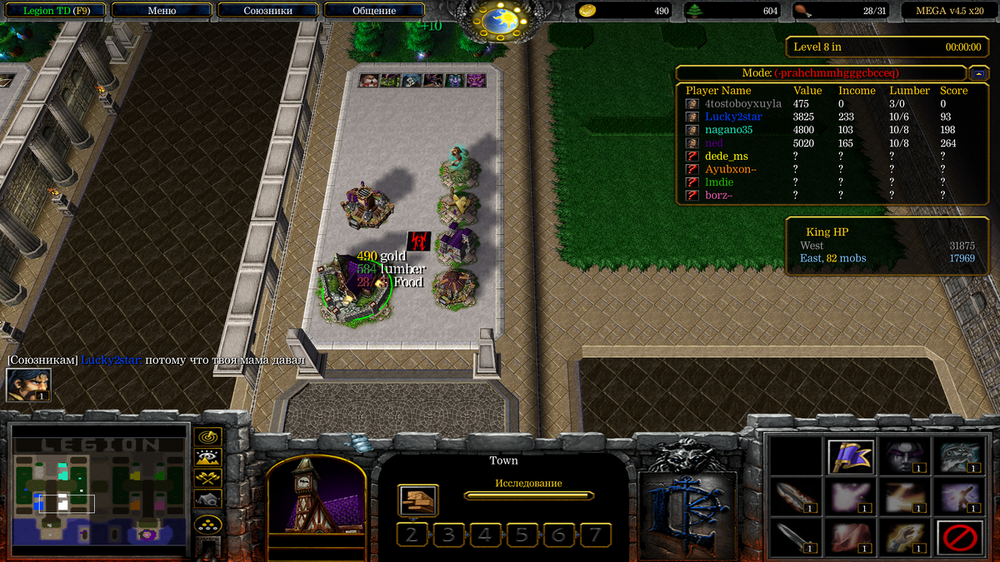Choose the dark face mercenary icon
1000x562 pixels.
click(905, 455)
